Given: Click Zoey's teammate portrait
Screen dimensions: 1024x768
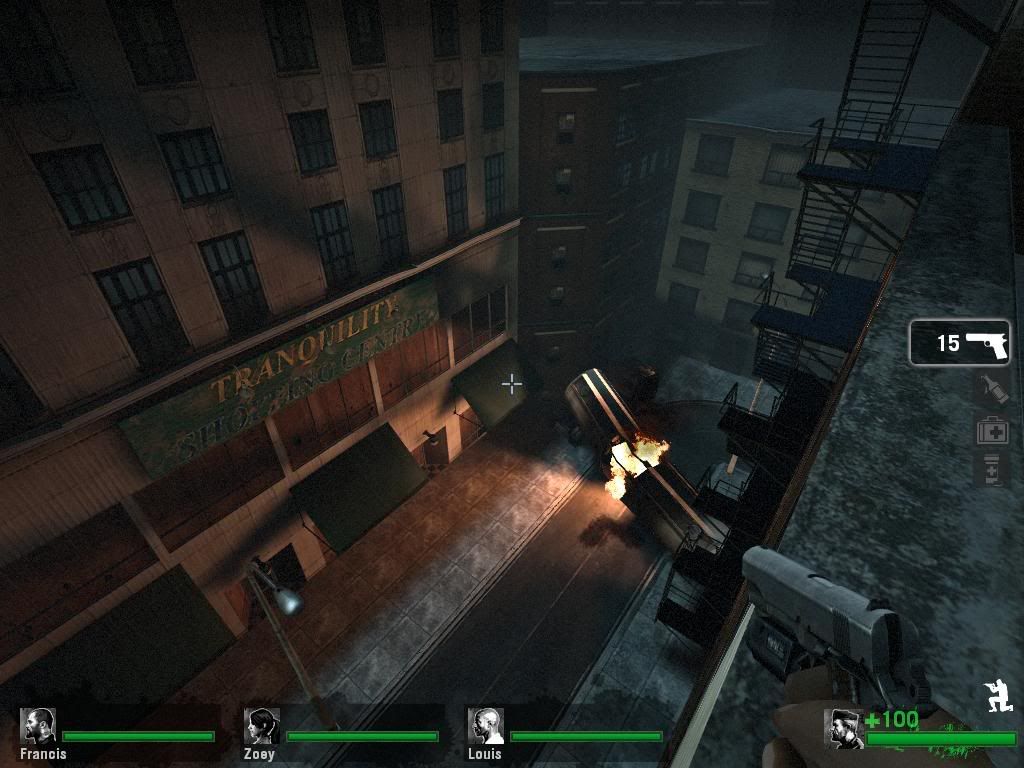Looking at the screenshot, I should coord(263,726).
